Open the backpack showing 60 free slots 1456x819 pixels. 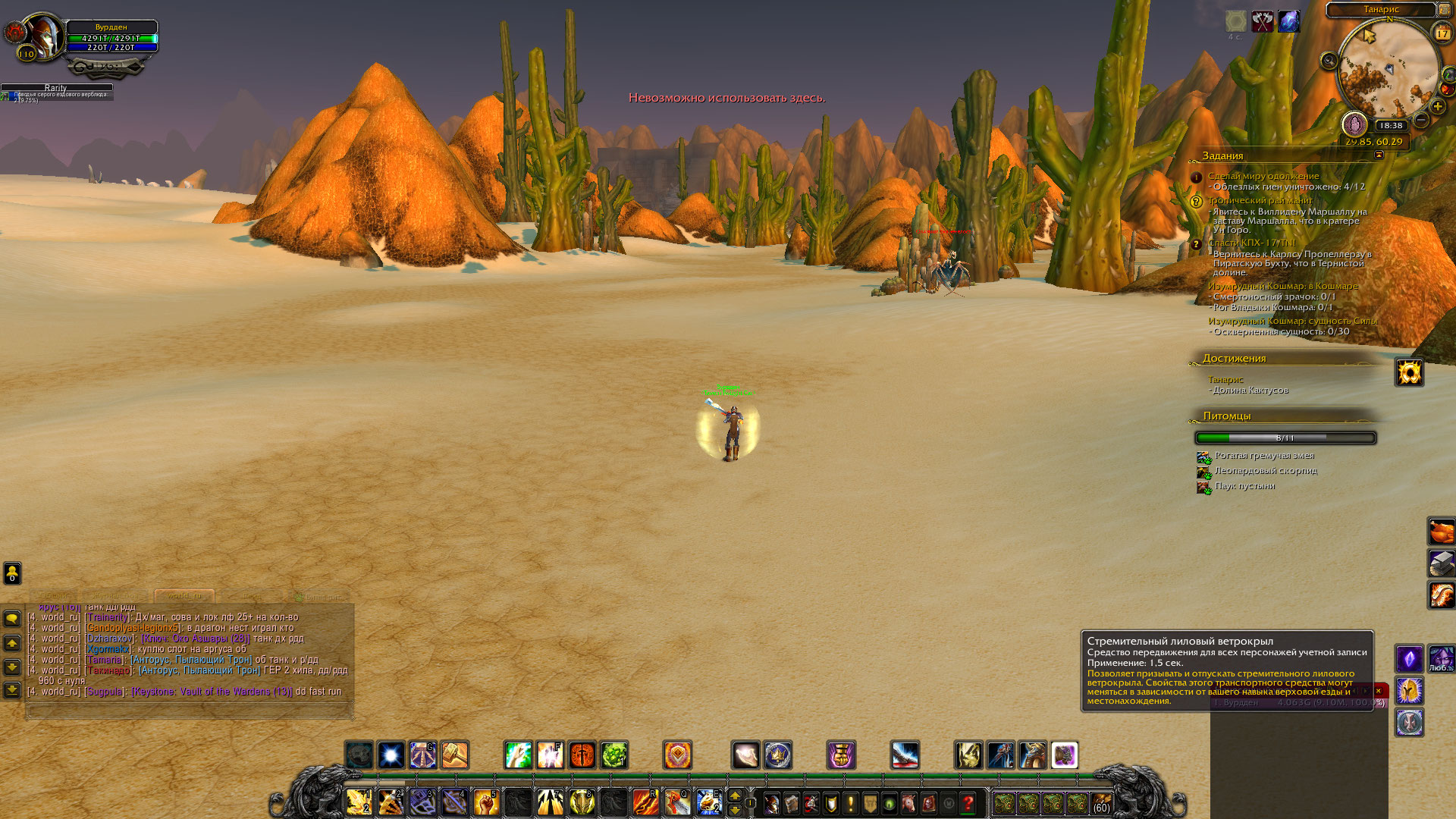1101,803
